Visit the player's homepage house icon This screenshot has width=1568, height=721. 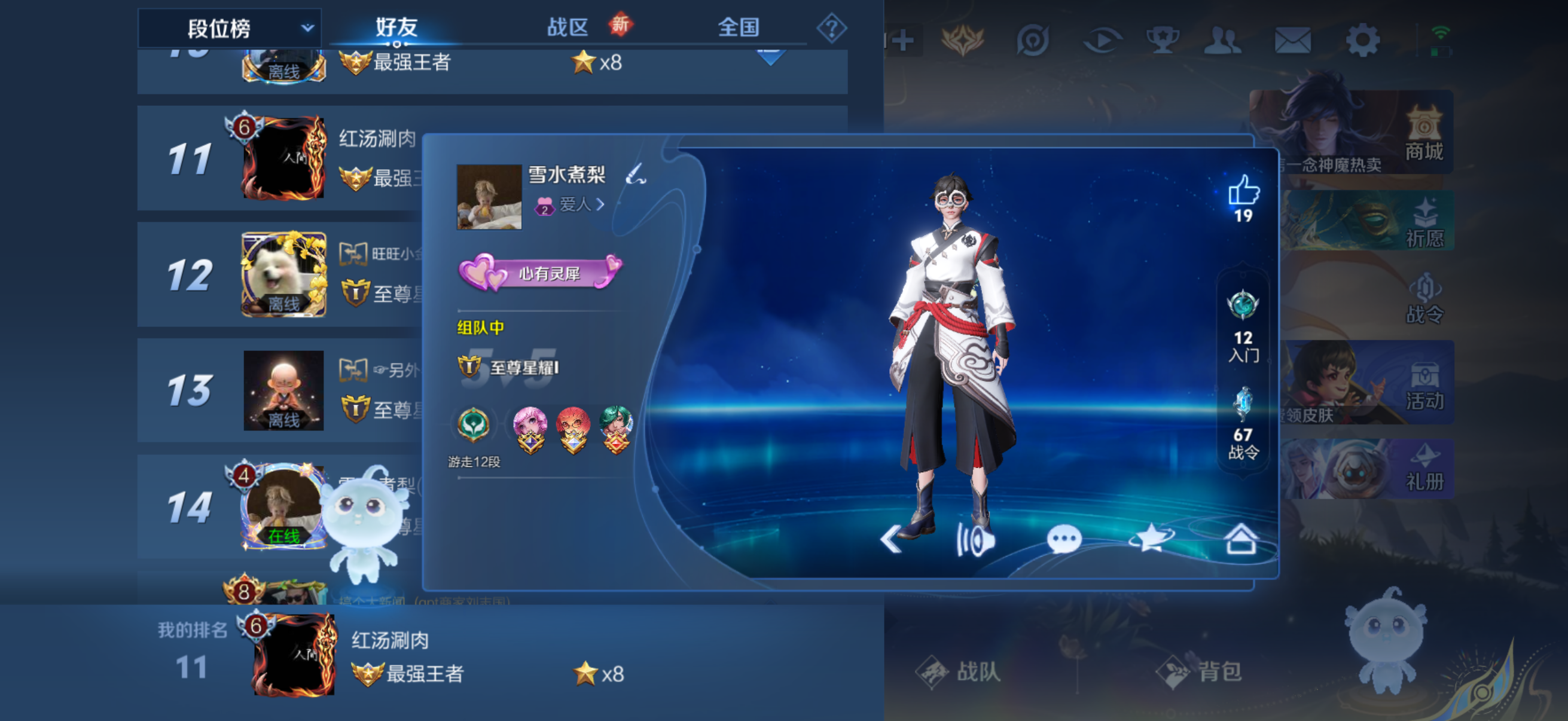click(1240, 539)
